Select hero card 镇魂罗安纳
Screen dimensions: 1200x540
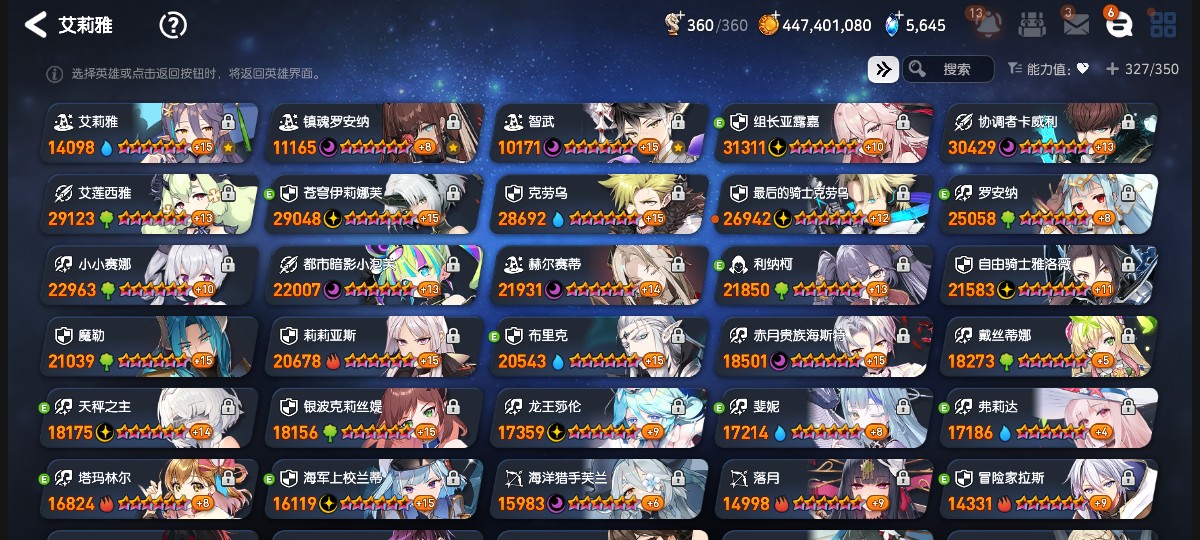click(x=375, y=133)
